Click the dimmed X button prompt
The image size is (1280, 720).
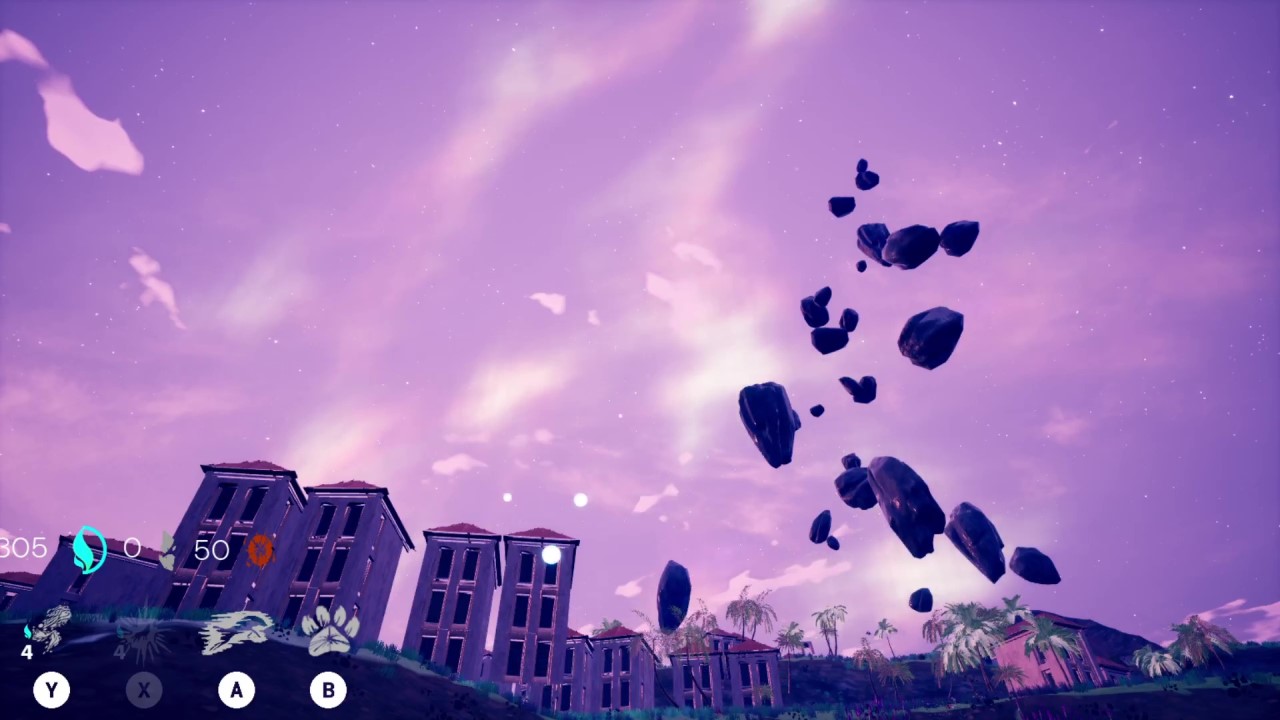[x=143, y=689]
